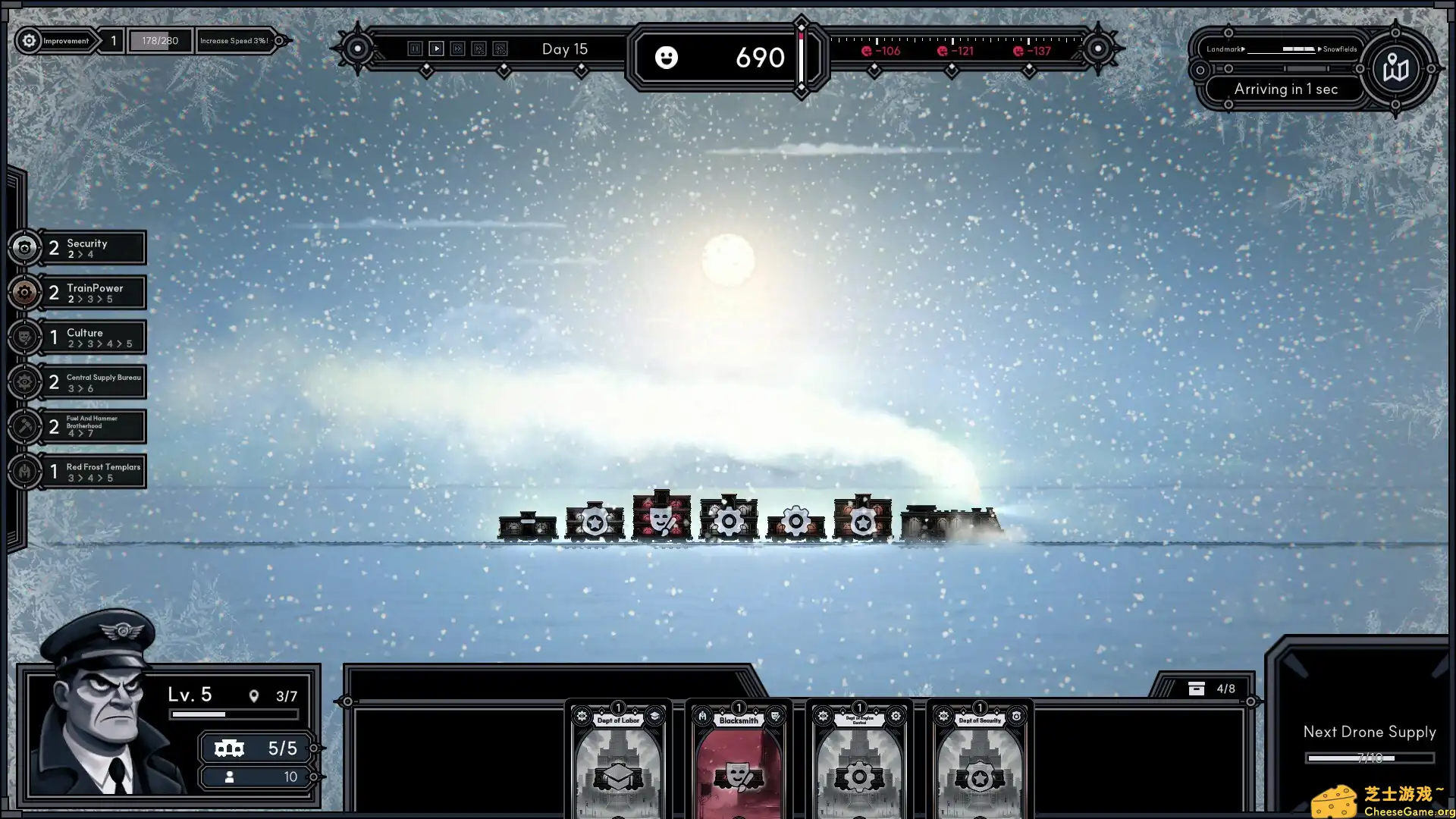Select the Blacksmith card
1456x819 pixels.
click(736, 766)
